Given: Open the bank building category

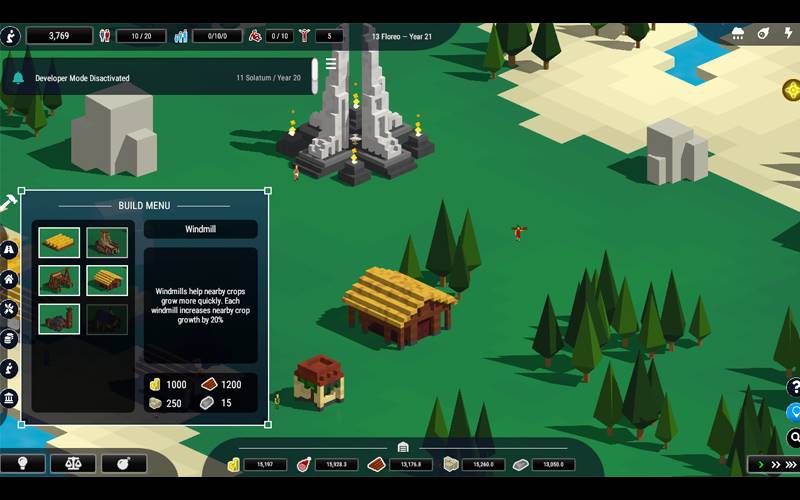Looking at the screenshot, I should 9,400.
